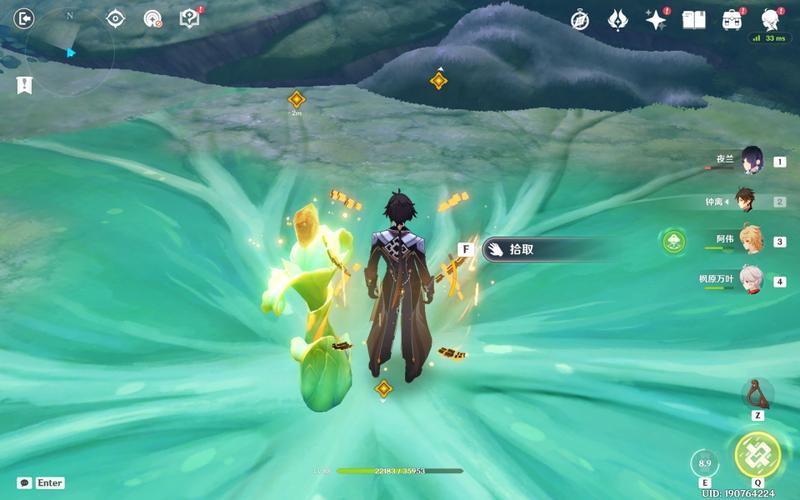Open the question mark tutorial icon

tap(188, 18)
